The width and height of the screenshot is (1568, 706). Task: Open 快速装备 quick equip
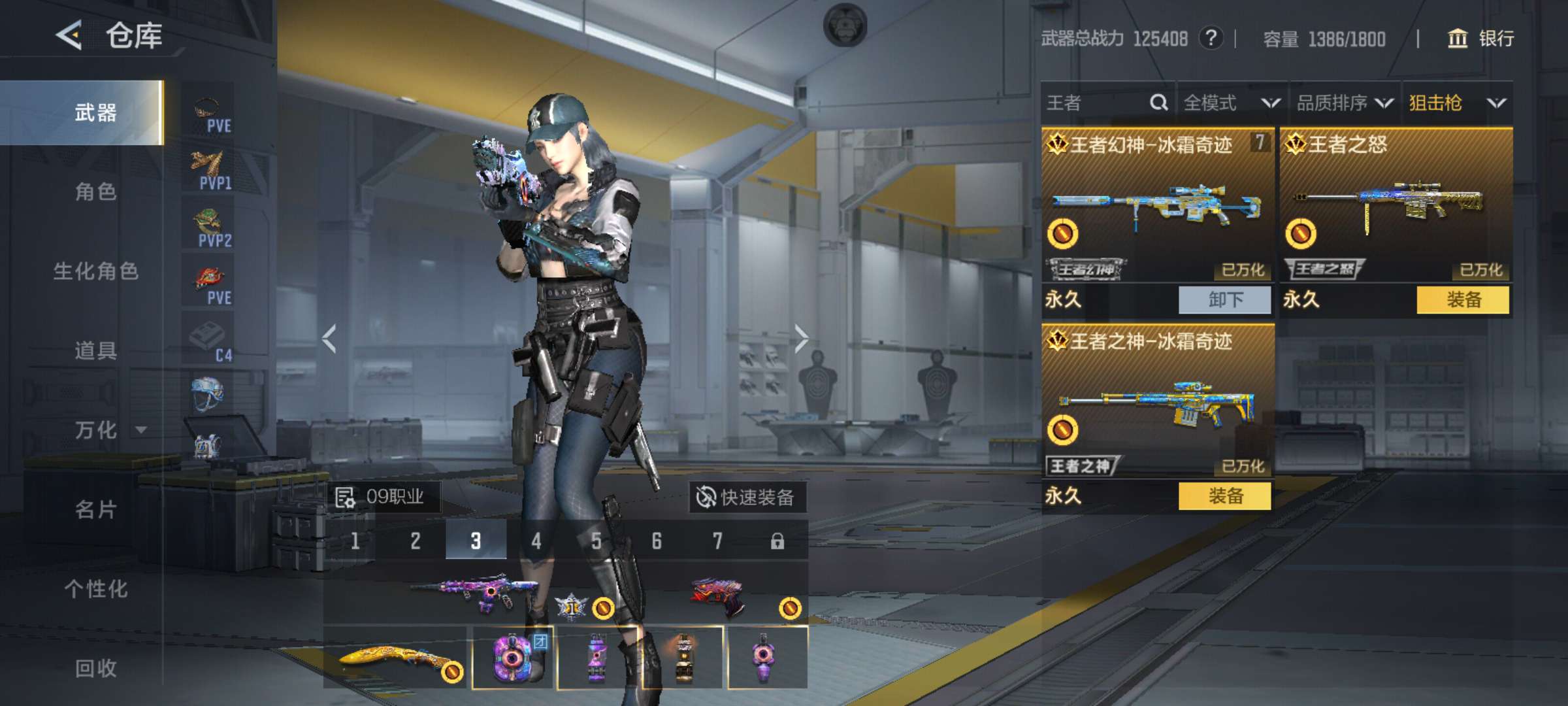(x=746, y=497)
